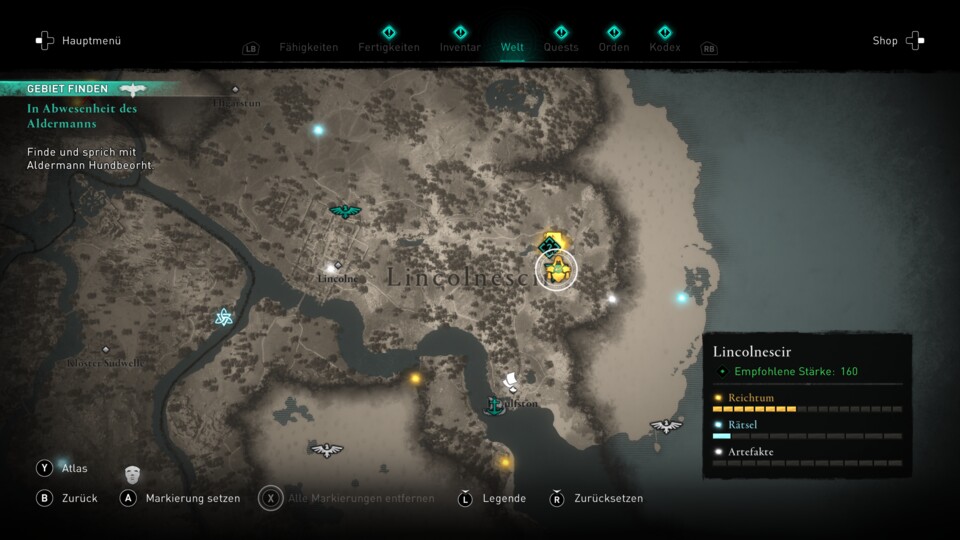Select the white mask icon beside Atlas
Image resolution: width=960 pixels, height=540 pixels.
[x=132, y=473]
